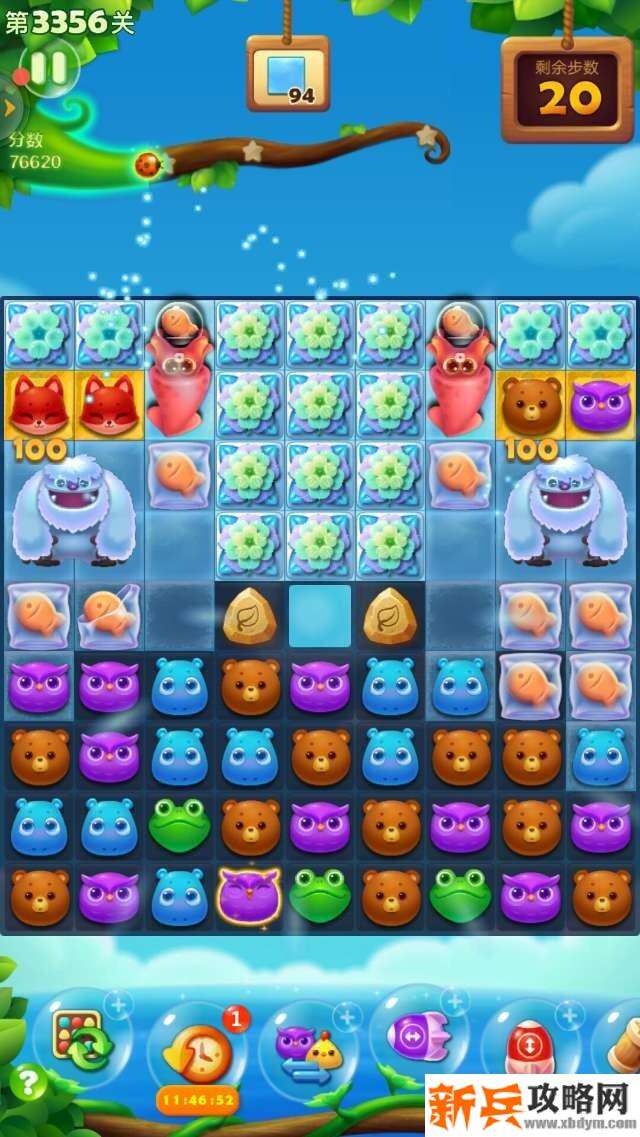640x1137 pixels.
Task: Activate the clock rewind booster
Action: tap(194, 1053)
